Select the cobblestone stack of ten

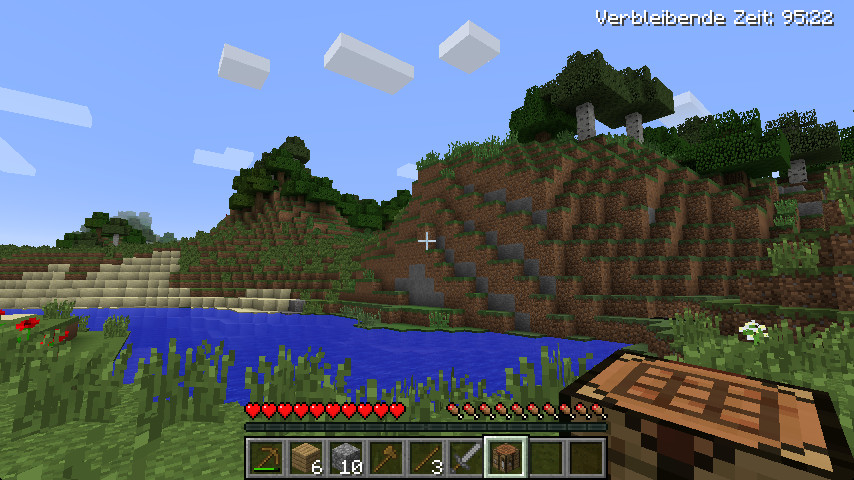pyautogui.click(x=346, y=458)
